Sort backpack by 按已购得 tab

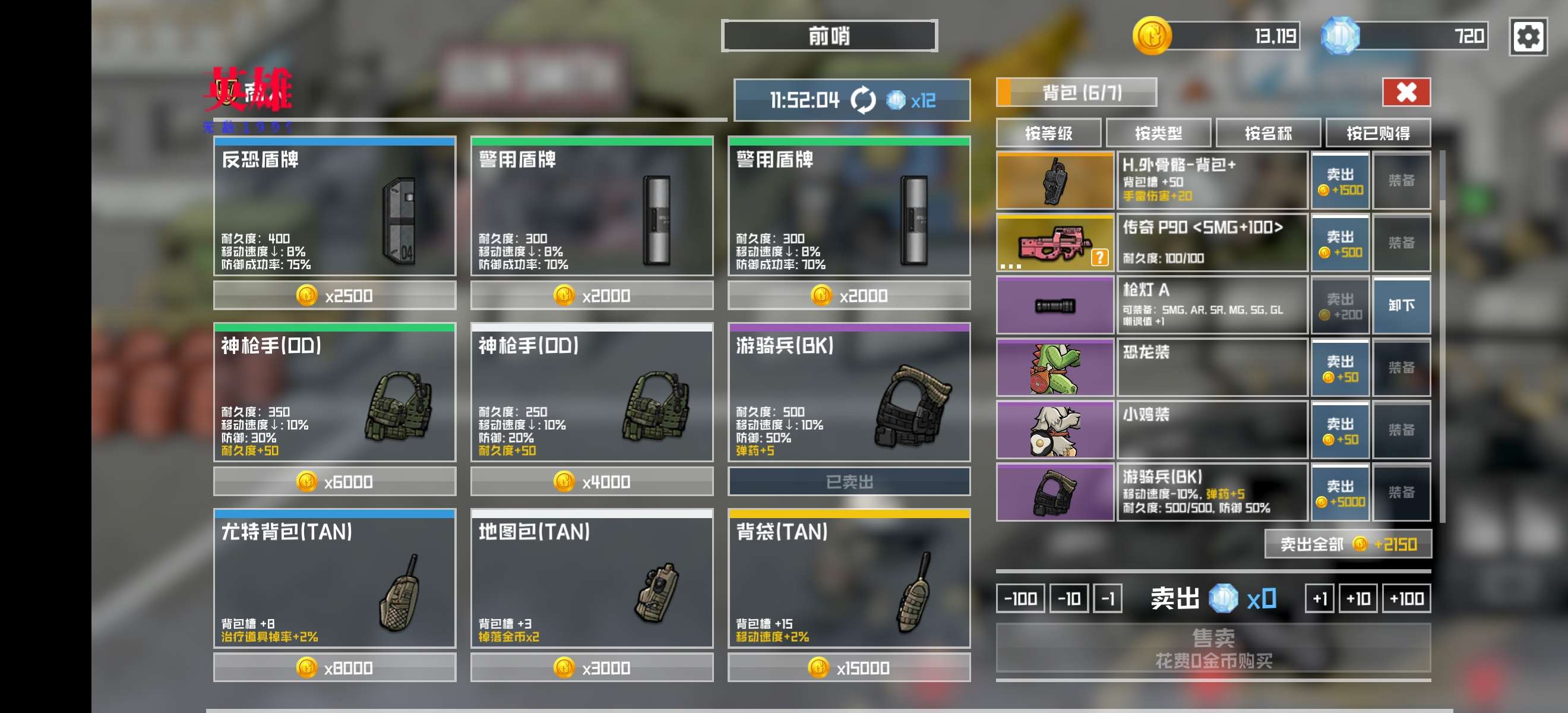(x=1377, y=133)
